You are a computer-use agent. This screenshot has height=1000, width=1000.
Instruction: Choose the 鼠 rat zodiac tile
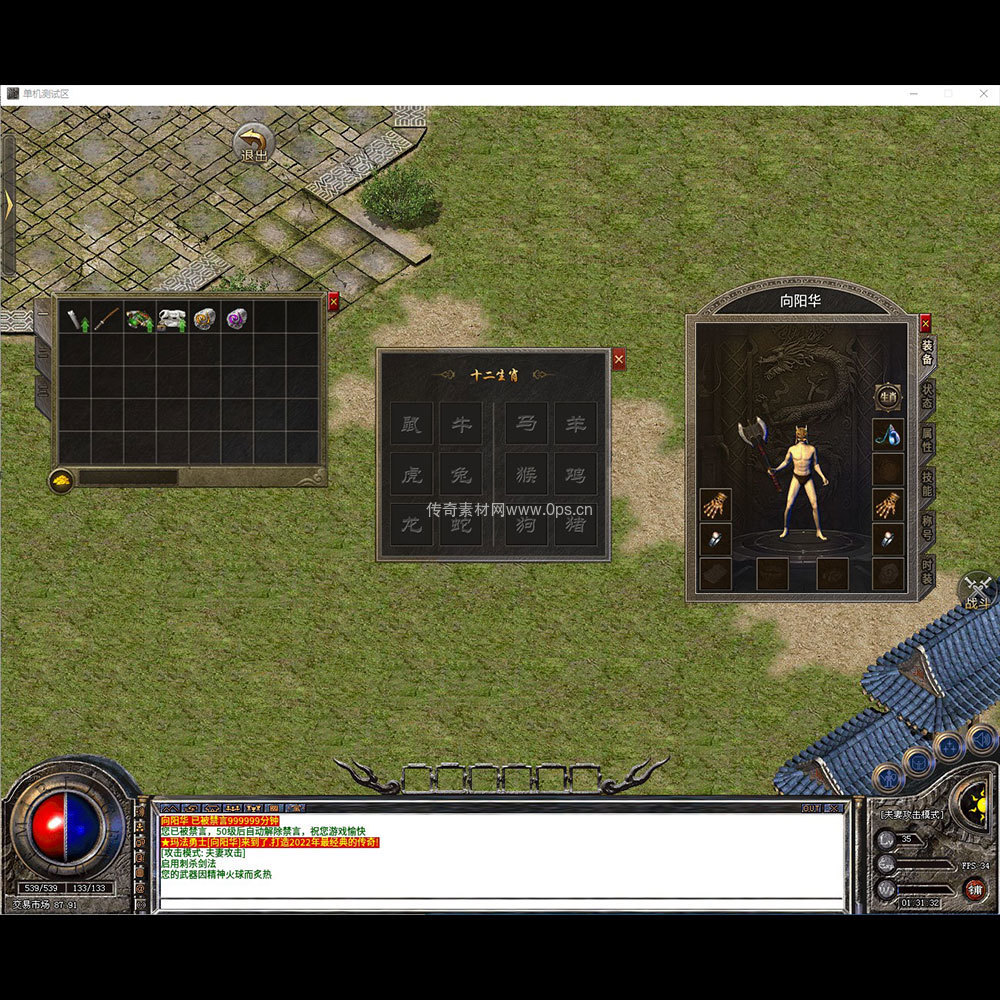[411, 424]
